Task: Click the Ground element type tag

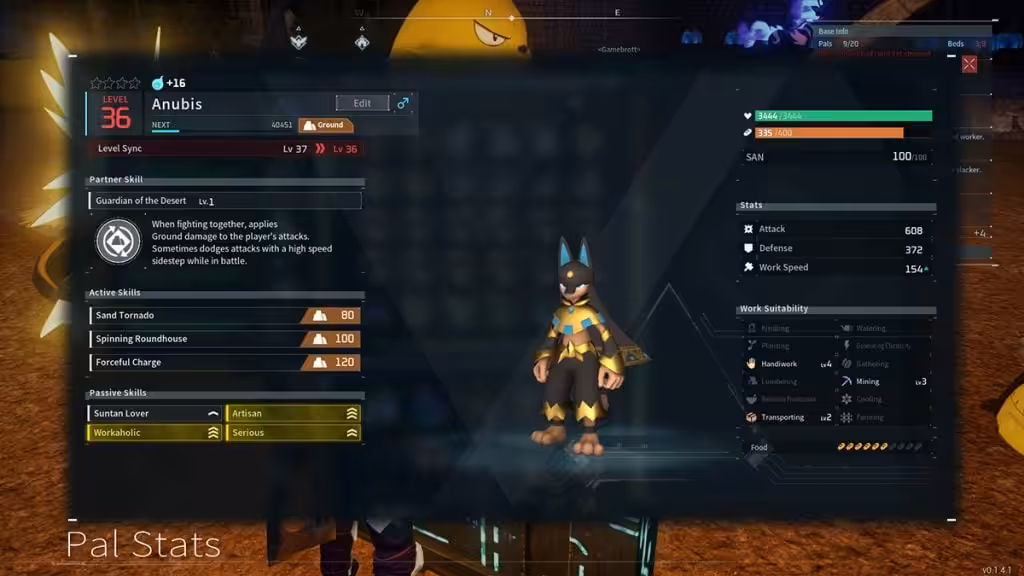Action: click(x=325, y=125)
